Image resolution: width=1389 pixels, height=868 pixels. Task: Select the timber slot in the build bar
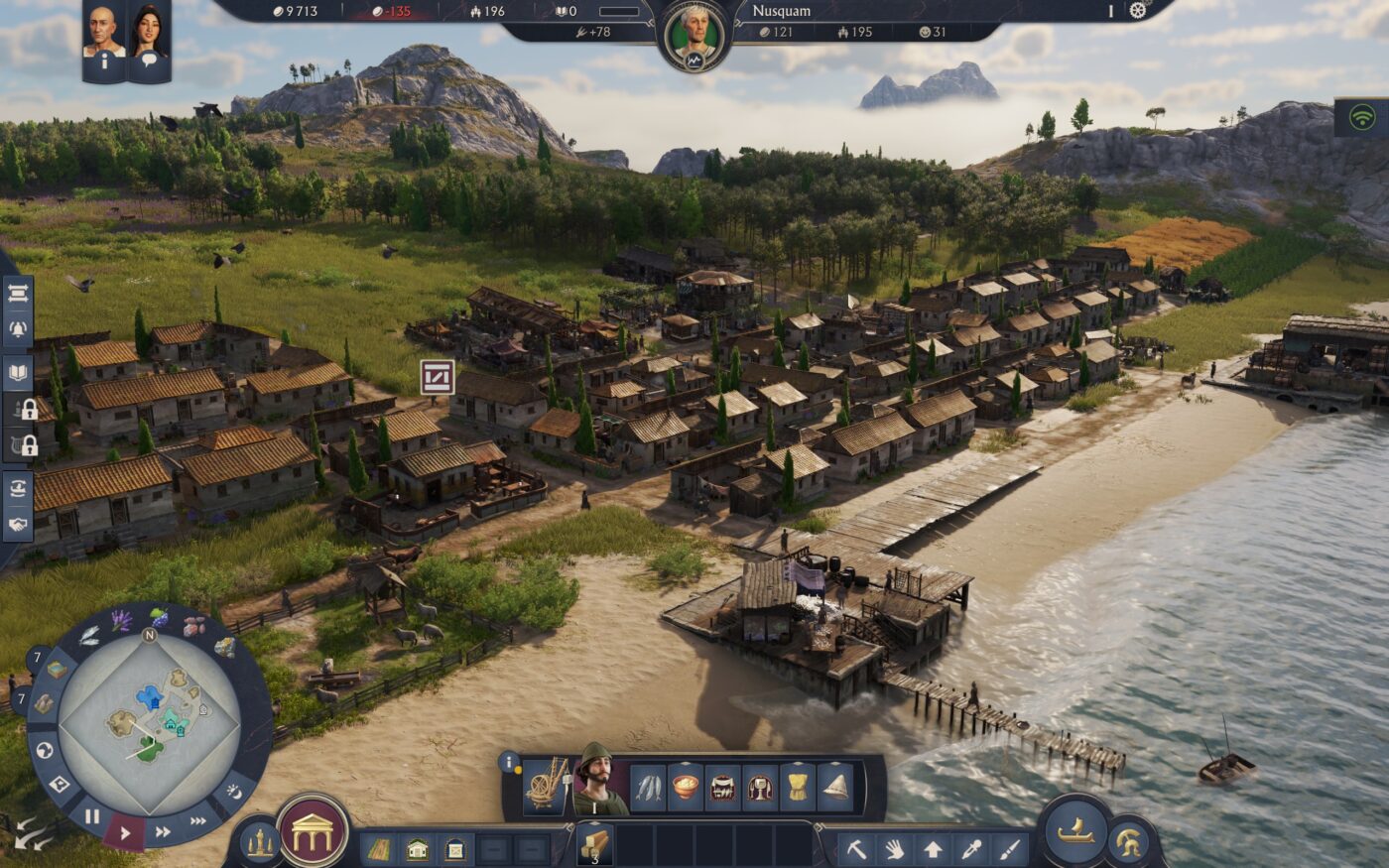point(595,845)
